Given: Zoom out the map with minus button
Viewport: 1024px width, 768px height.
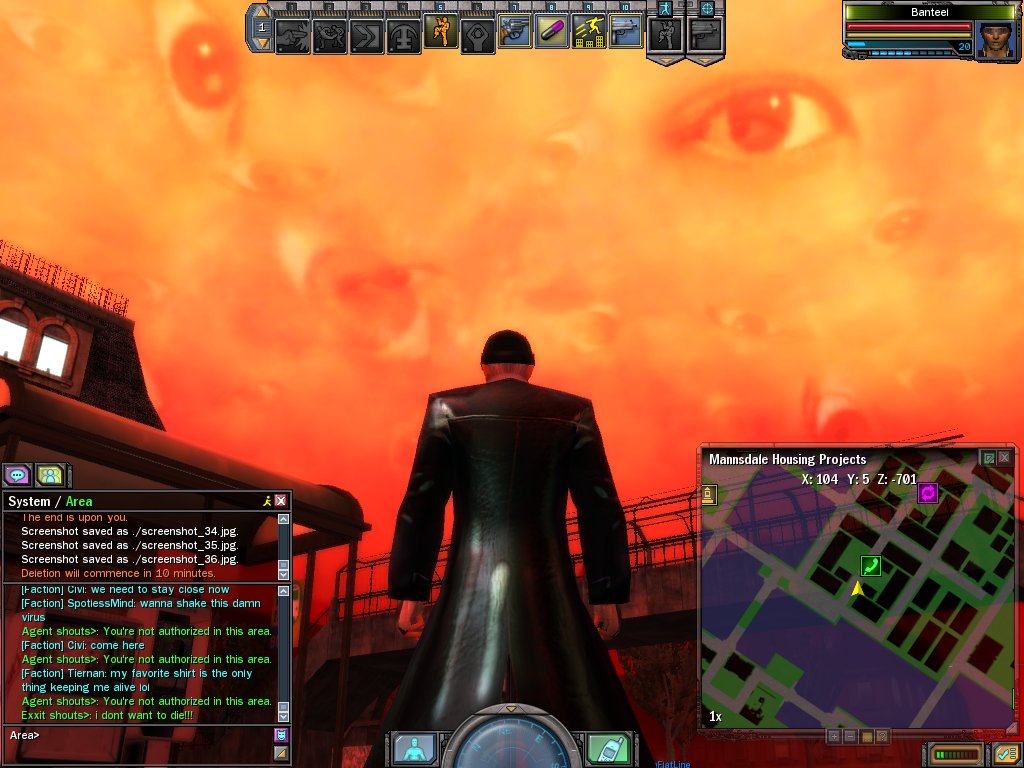Looking at the screenshot, I should pos(850,736).
